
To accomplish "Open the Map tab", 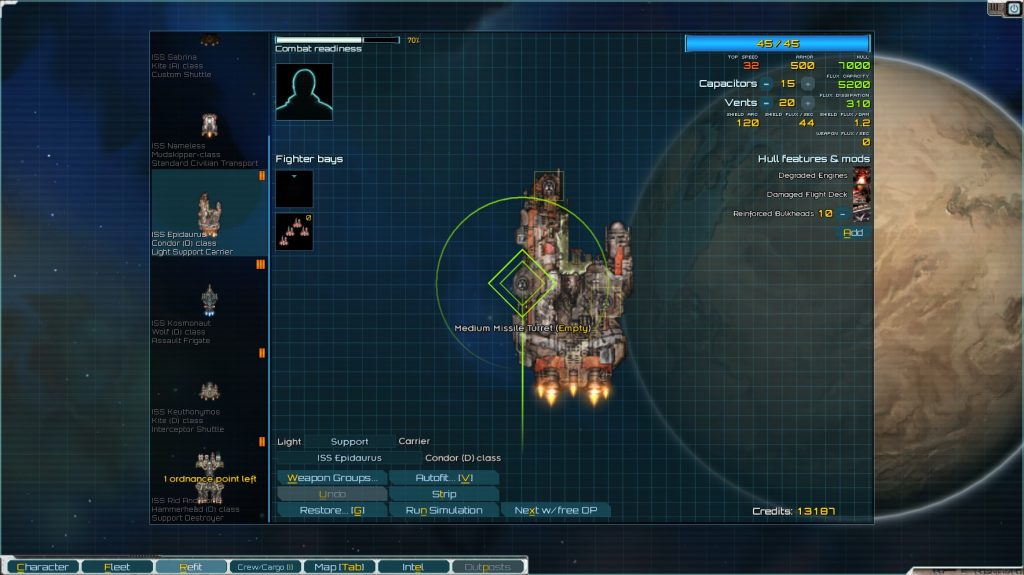I will click(339, 567).
